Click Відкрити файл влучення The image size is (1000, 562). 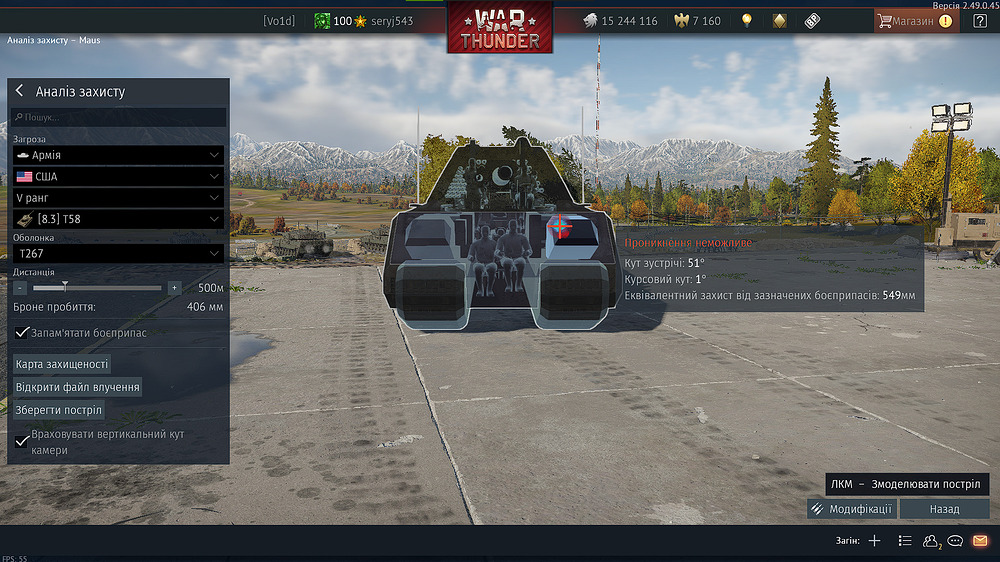77,387
